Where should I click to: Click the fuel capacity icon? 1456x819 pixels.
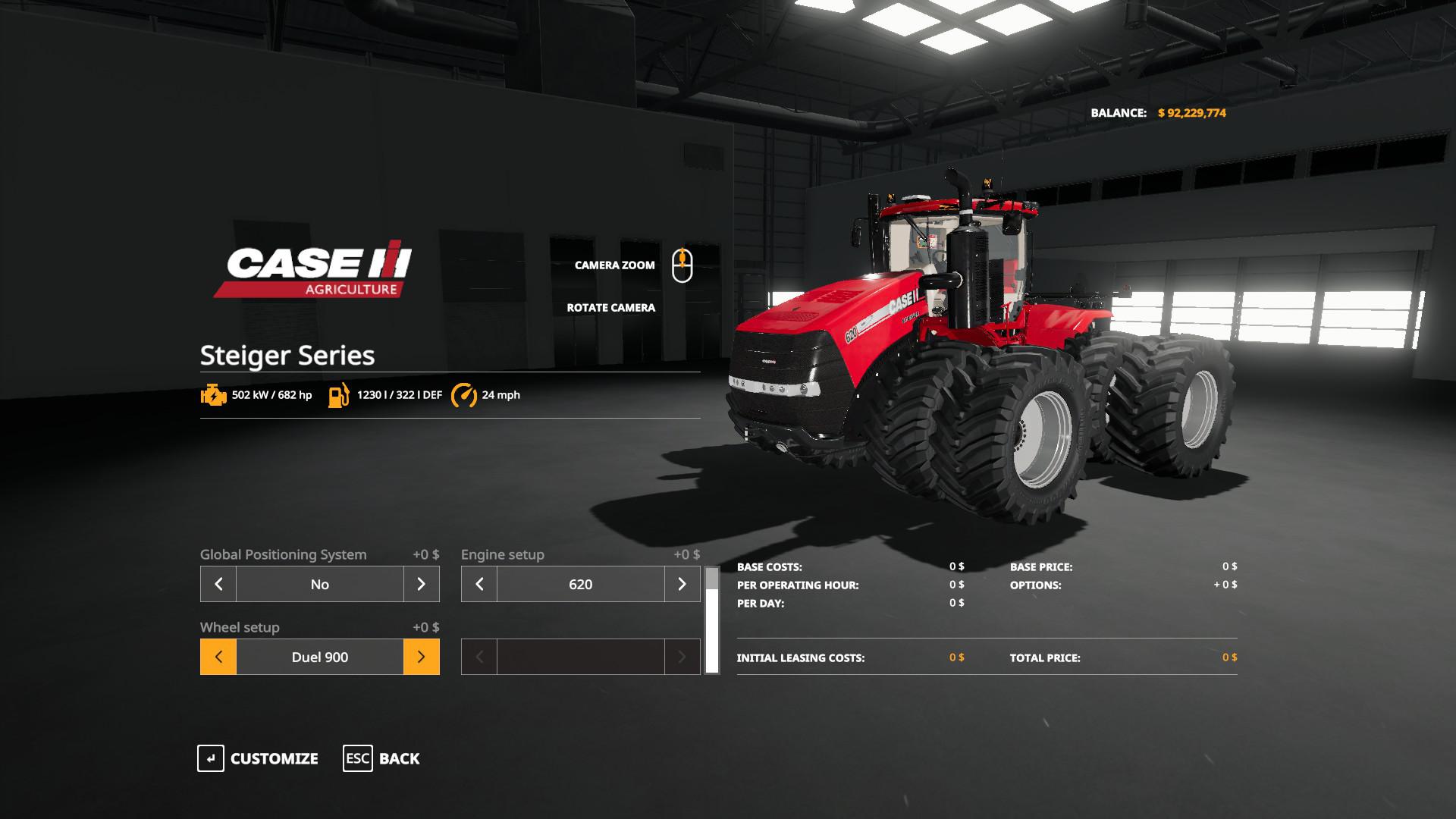pos(338,394)
